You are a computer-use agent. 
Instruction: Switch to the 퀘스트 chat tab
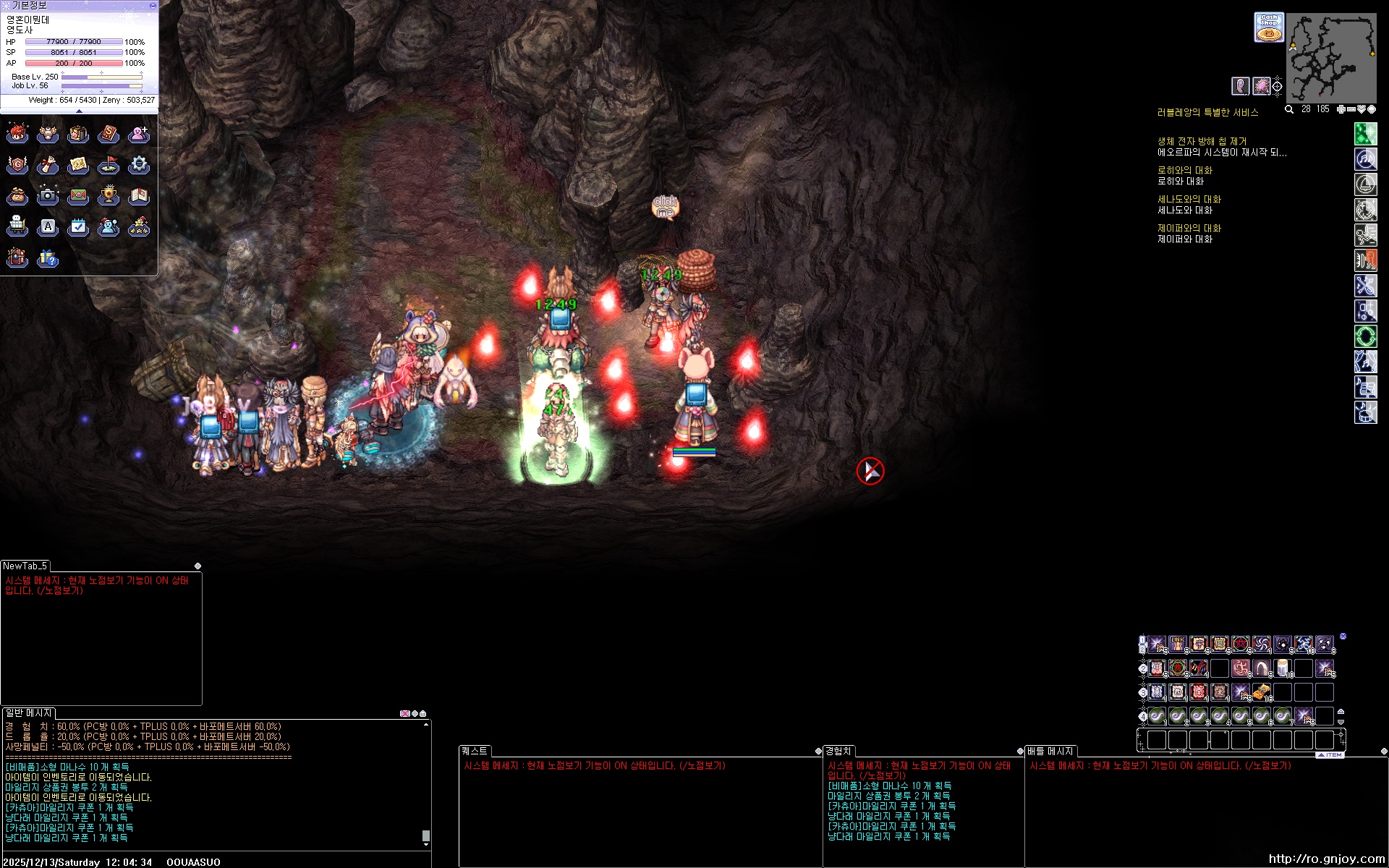coord(475,751)
